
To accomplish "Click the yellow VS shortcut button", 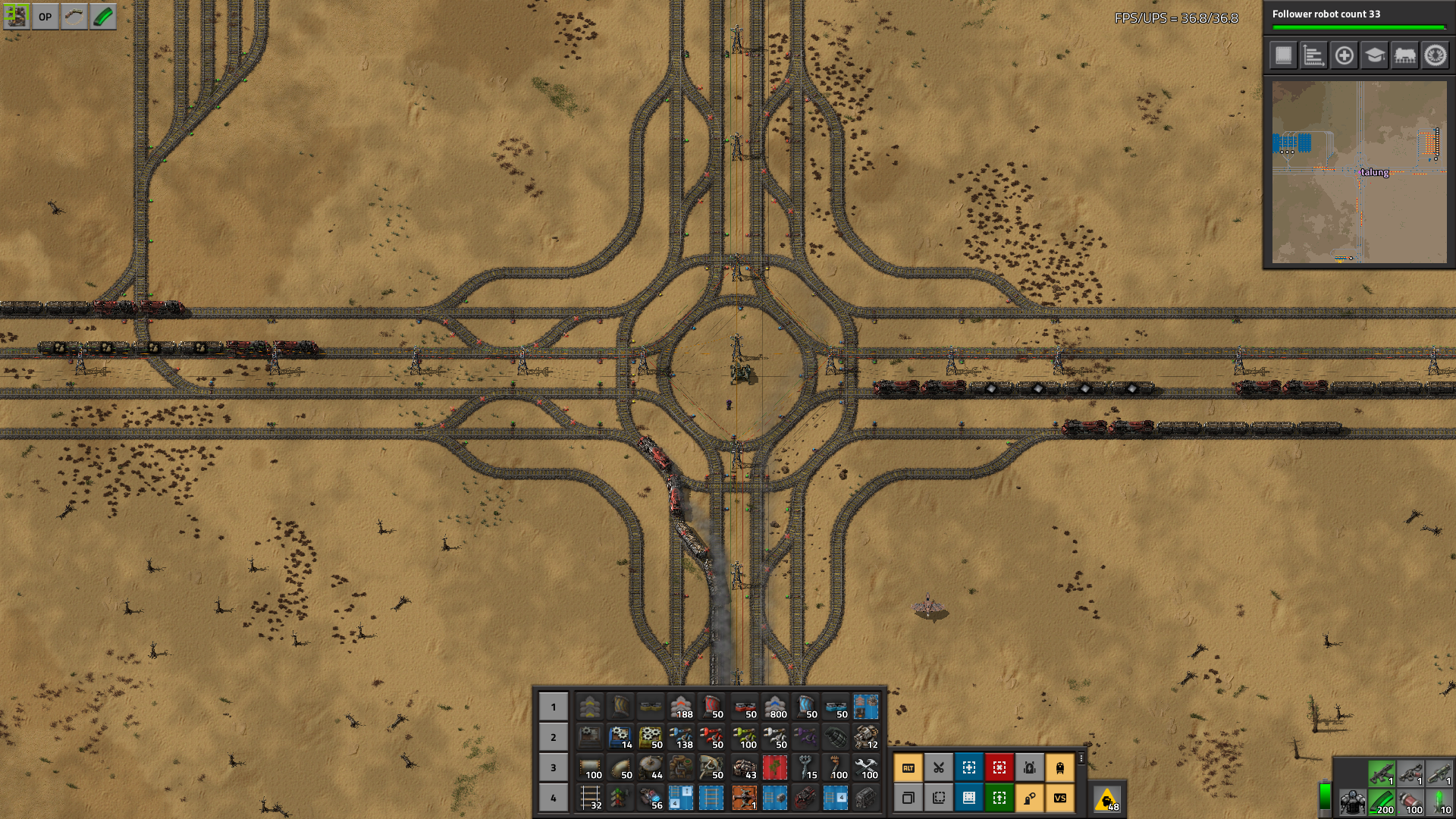I will [1059, 798].
